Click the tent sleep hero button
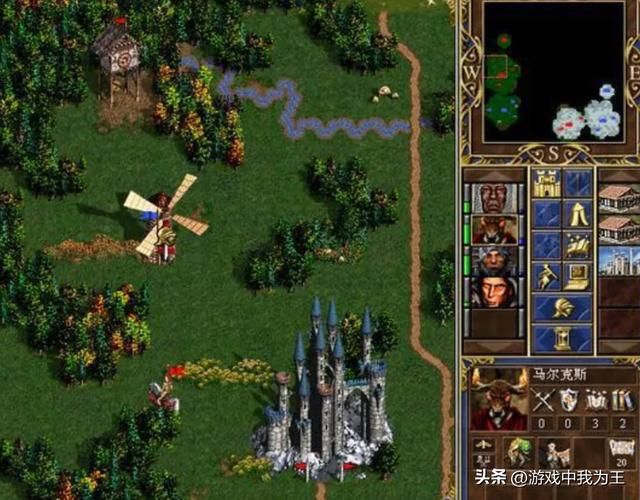 tap(577, 214)
